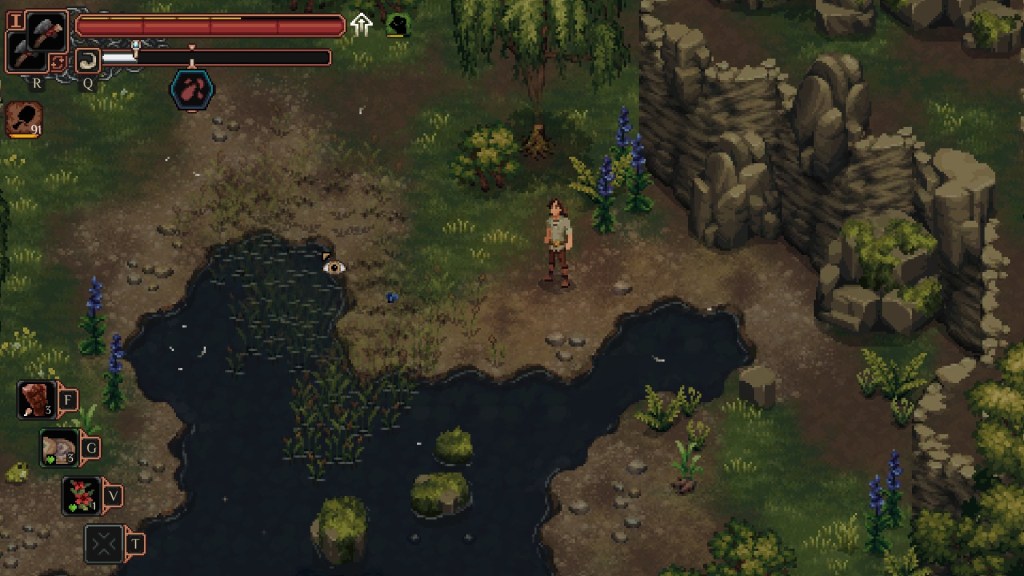
Task: Select the shovel tool icon with 91
Action: (23, 120)
